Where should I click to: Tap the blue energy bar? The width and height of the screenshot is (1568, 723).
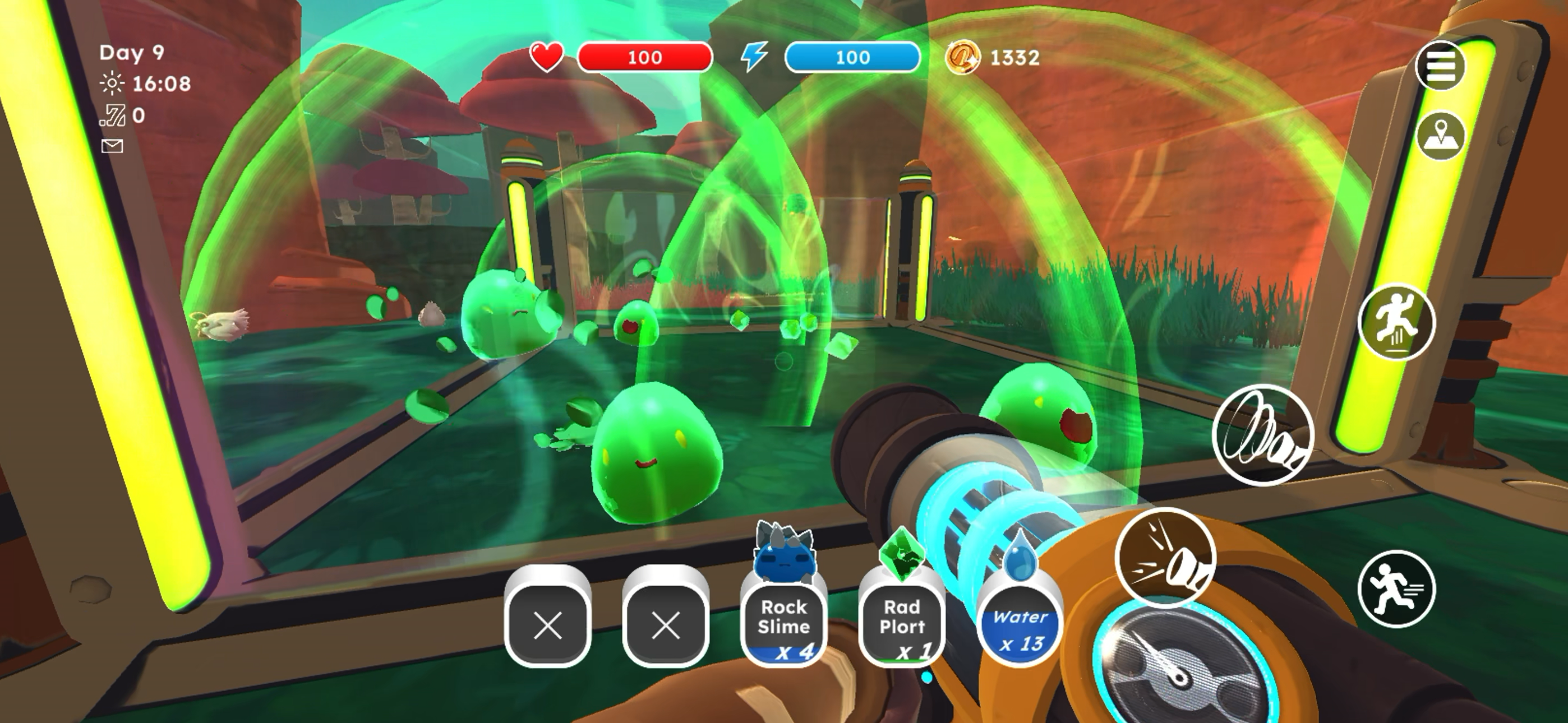pos(854,57)
